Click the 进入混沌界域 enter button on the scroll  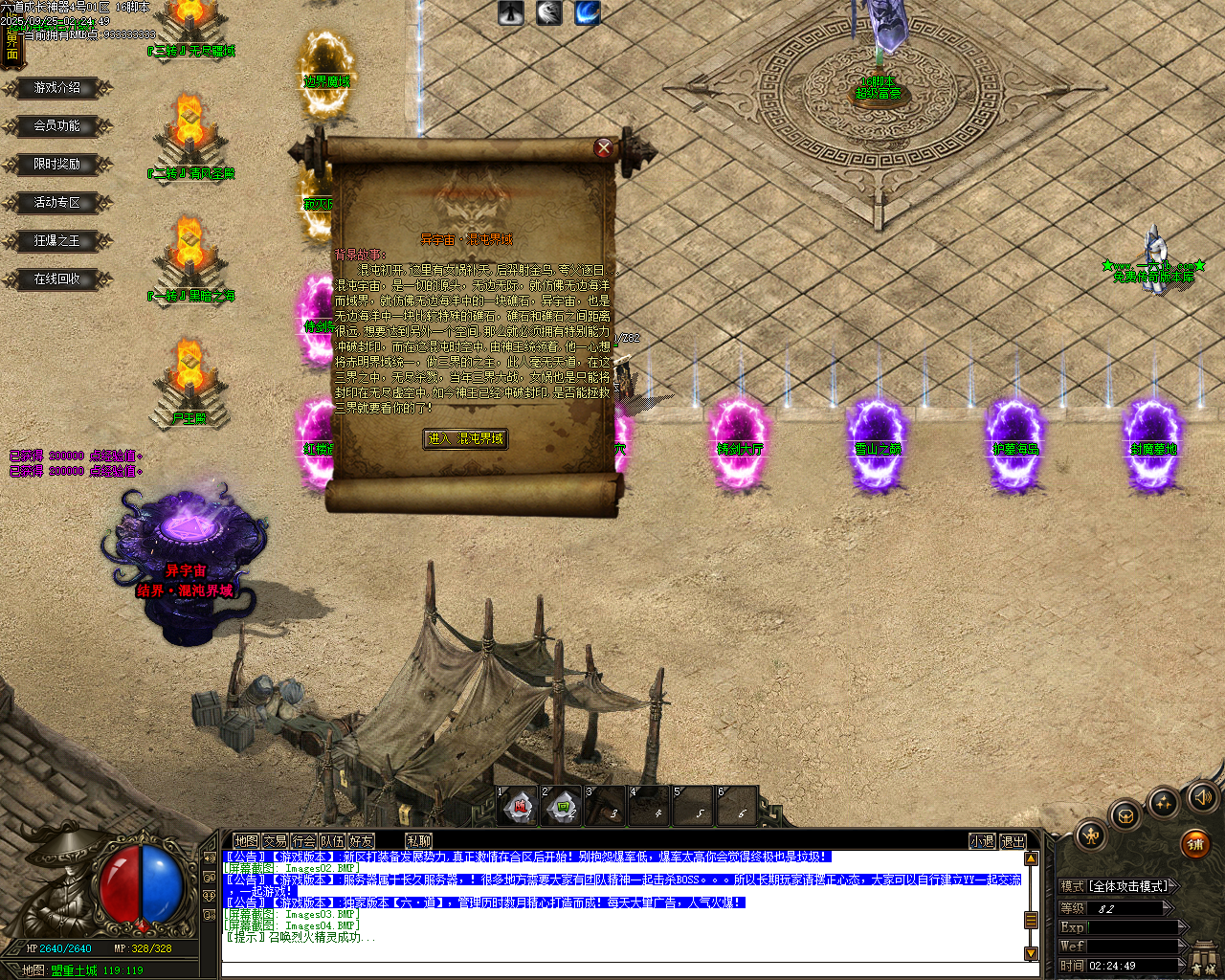pyautogui.click(x=466, y=438)
